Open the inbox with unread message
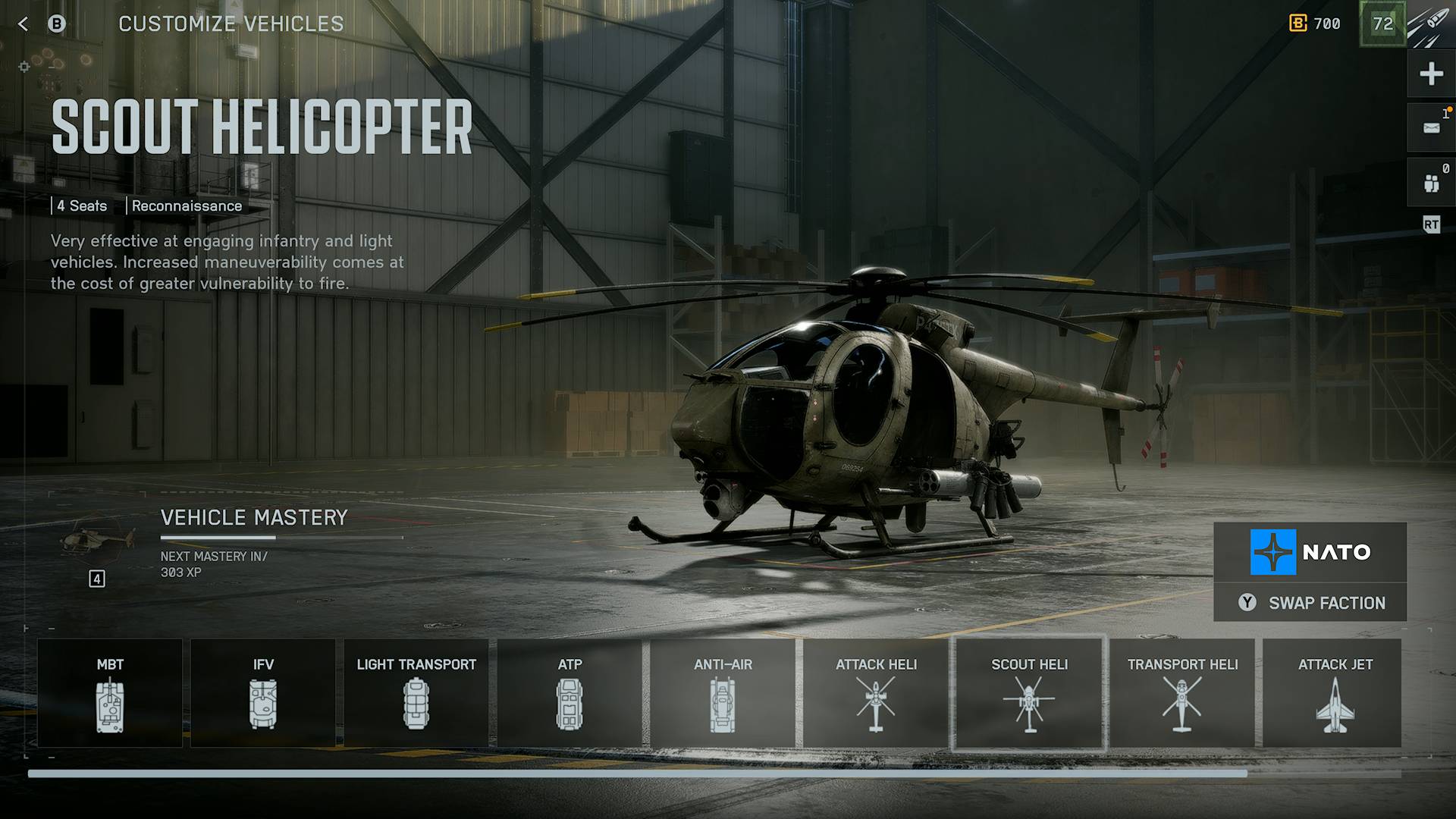 tap(1430, 127)
